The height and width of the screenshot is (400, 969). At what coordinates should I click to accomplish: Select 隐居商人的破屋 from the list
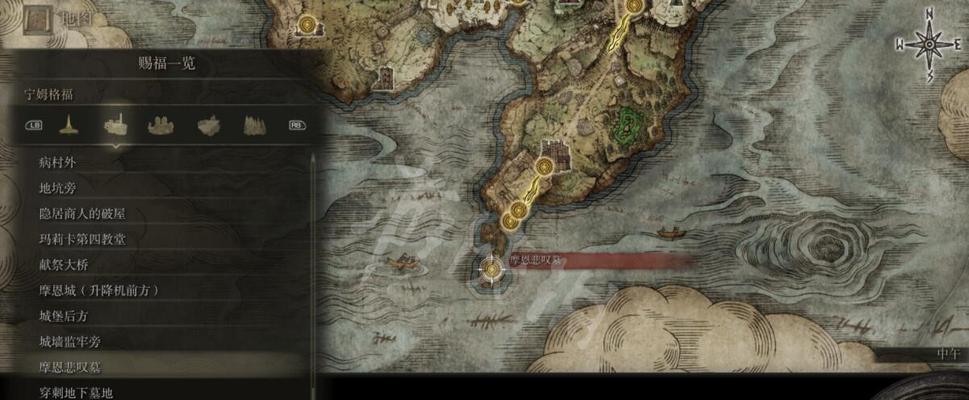(x=82, y=213)
